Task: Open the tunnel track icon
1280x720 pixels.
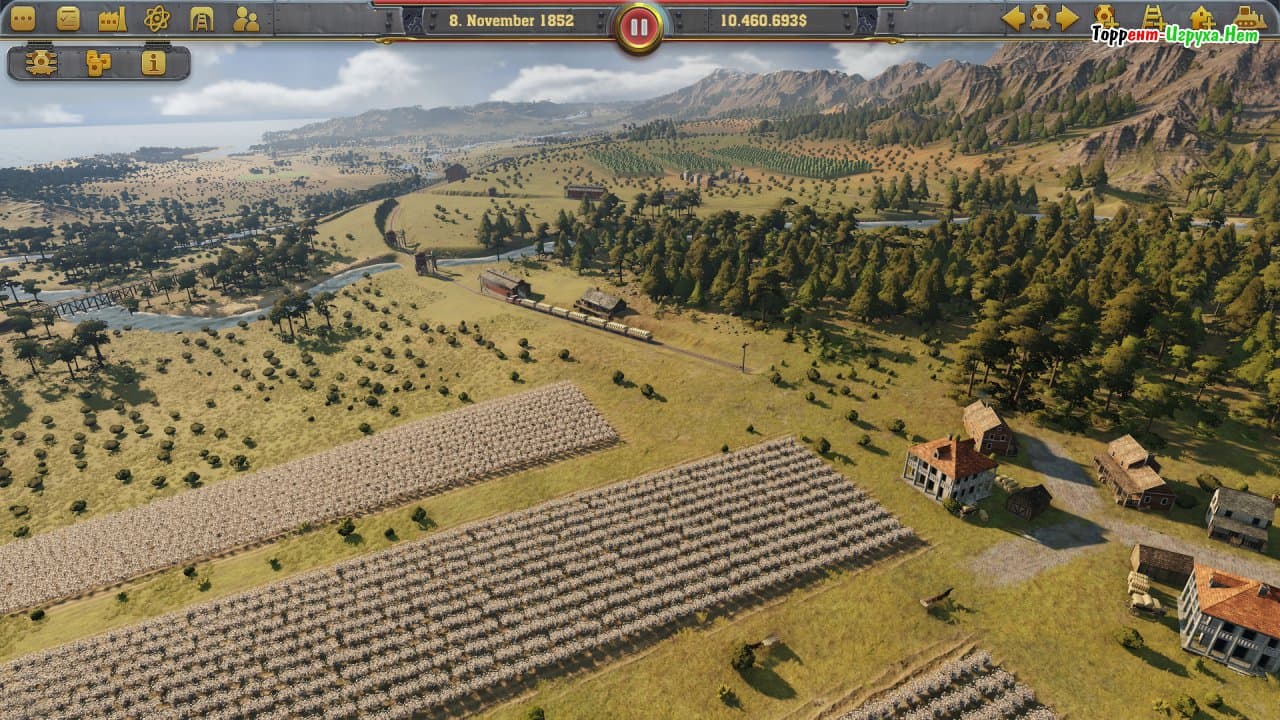Action: (x=201, y=18)
